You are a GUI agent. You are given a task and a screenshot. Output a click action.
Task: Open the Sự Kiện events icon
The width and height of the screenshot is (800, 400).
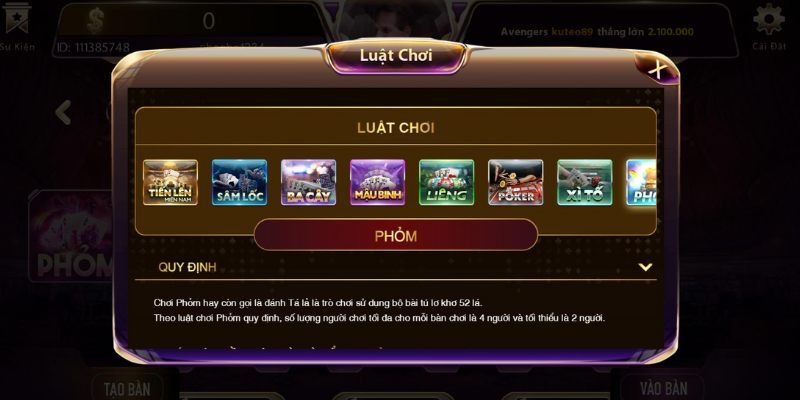click(x=16, y=24)
